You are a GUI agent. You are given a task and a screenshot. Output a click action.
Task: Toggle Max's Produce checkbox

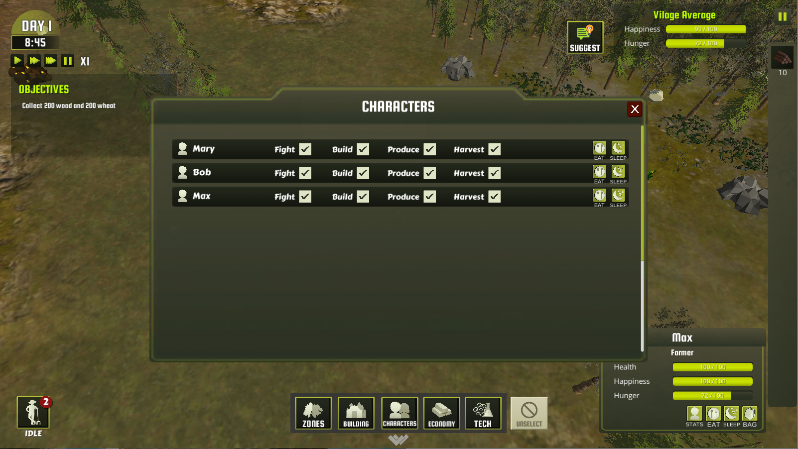[429, 197]
